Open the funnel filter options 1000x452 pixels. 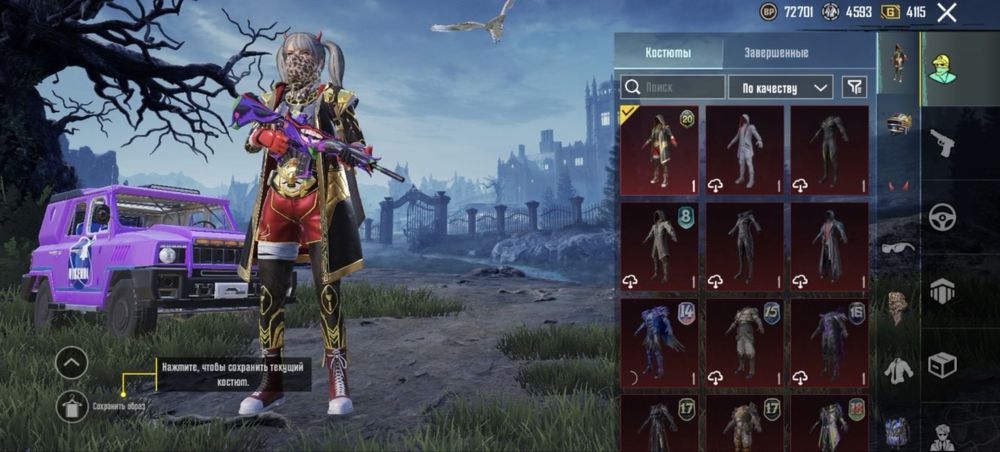pos(853,87)
